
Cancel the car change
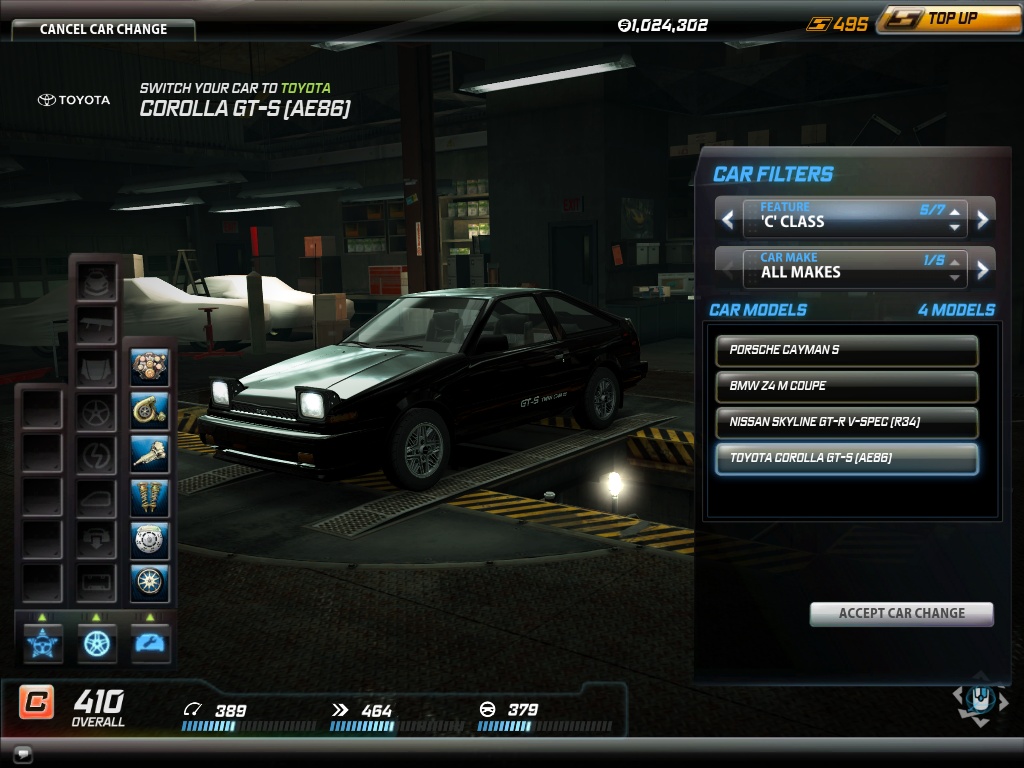click(x=103, y=29)
